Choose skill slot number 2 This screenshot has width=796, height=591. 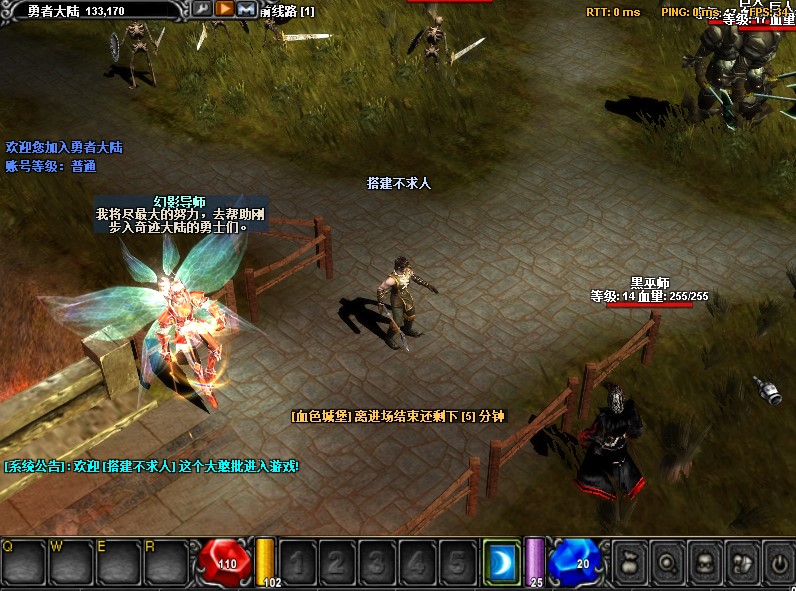pos(338,561)
